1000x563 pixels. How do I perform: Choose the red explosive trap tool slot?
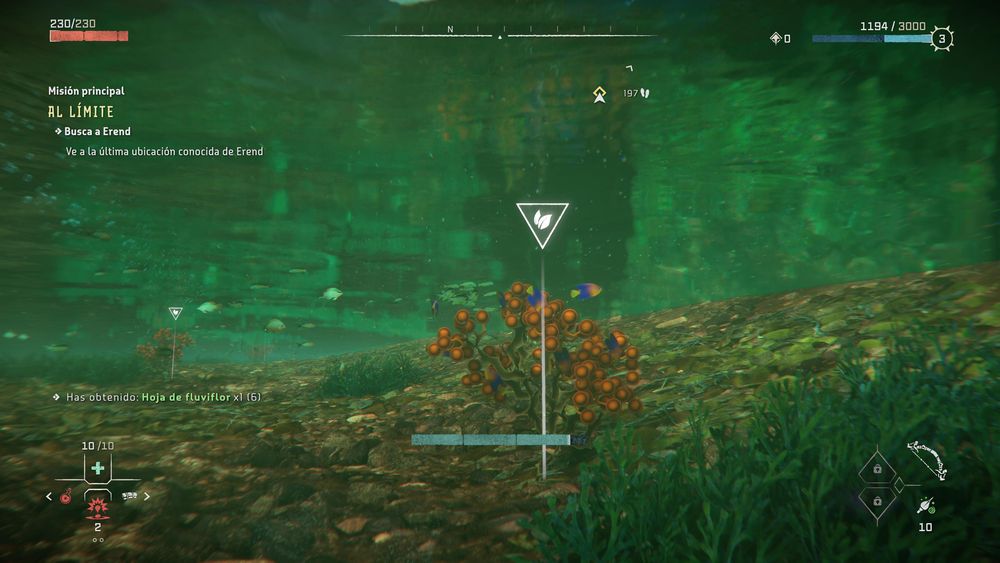97,506
